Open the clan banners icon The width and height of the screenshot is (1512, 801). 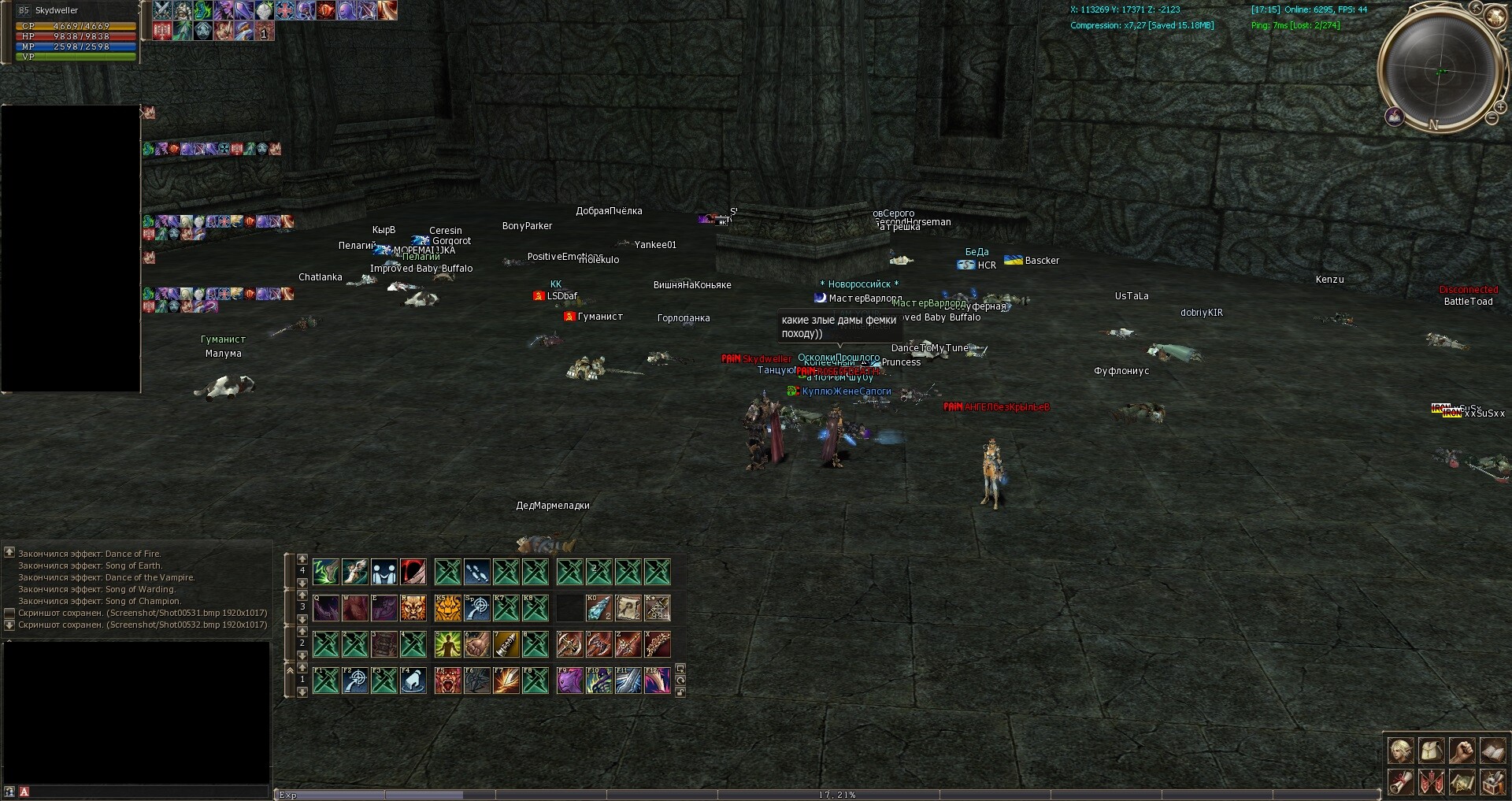(1431, 781)
